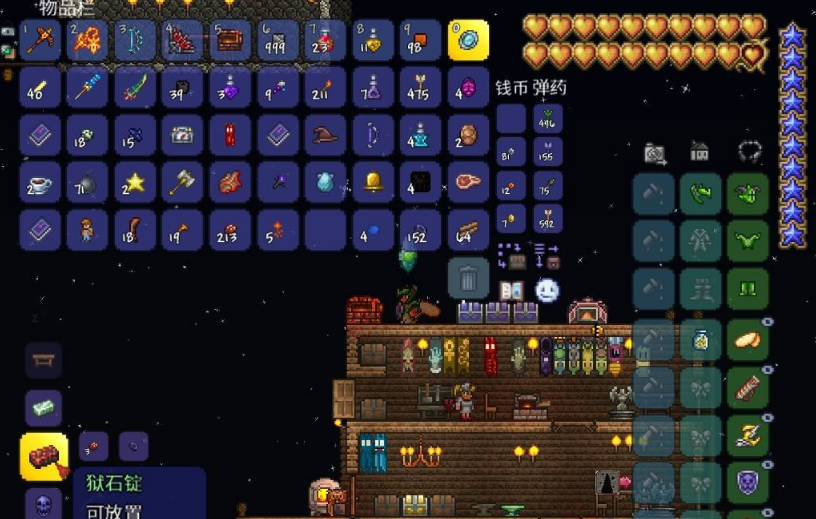Viewport: 816px width, 519px height.
Task: Click the emote smiley face button
Action: click(x=546, y=290)
